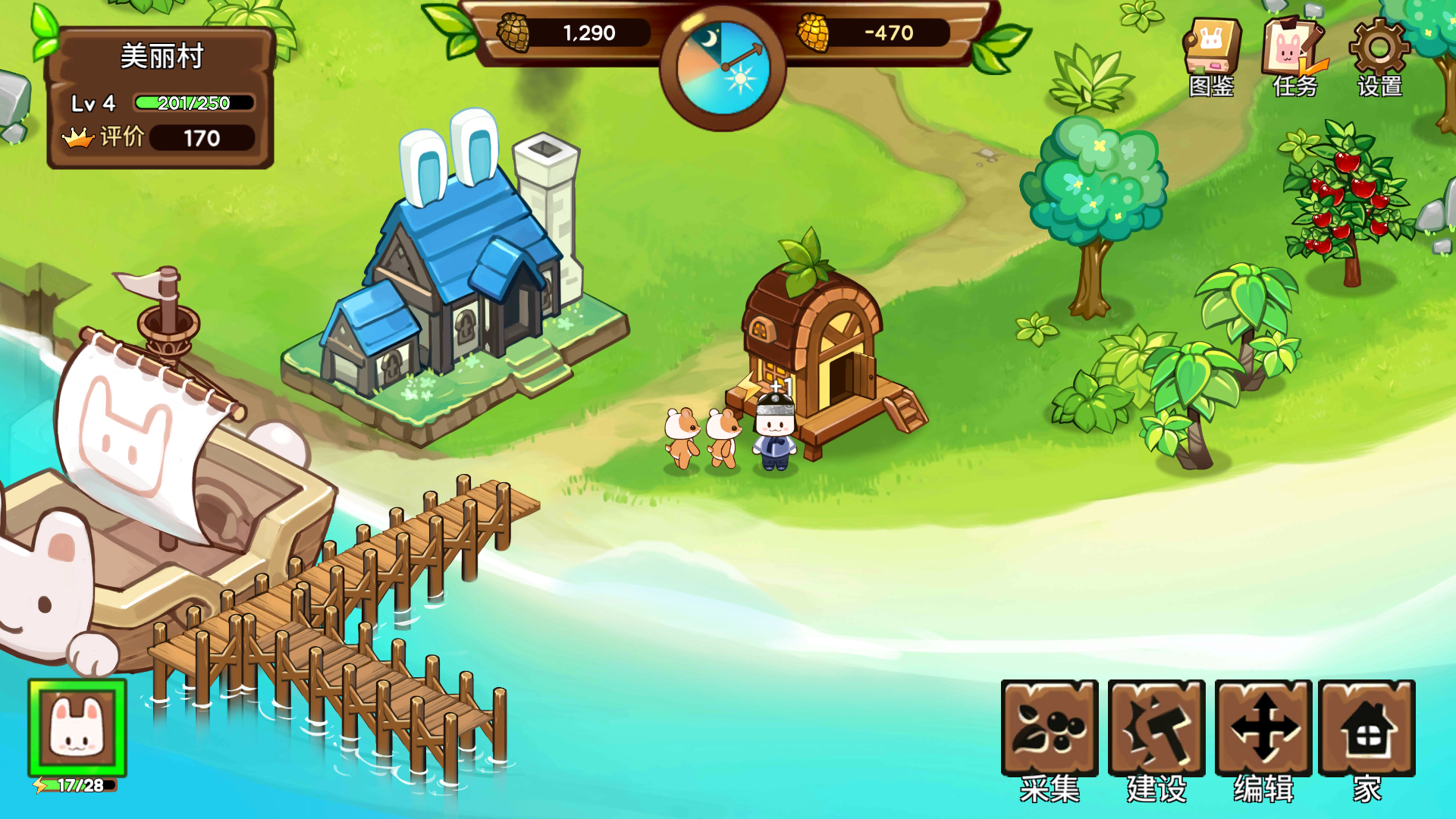Open the 美丽村 village info panel
Image resolution: width=1456 pixels, height=819 pixels.
[160, 97]
